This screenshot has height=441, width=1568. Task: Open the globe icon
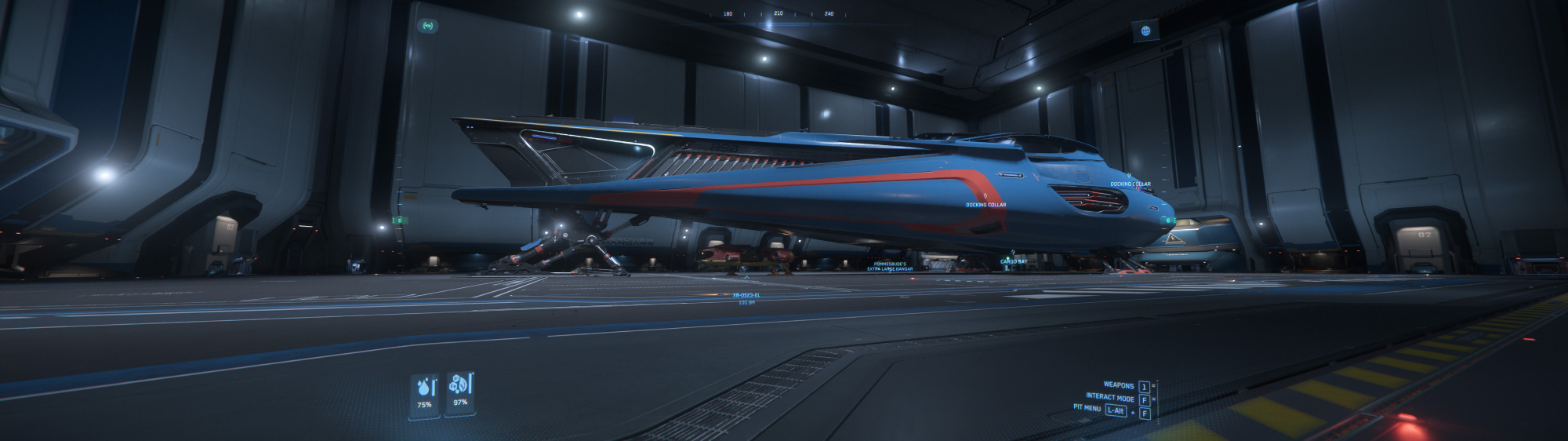1145,31
